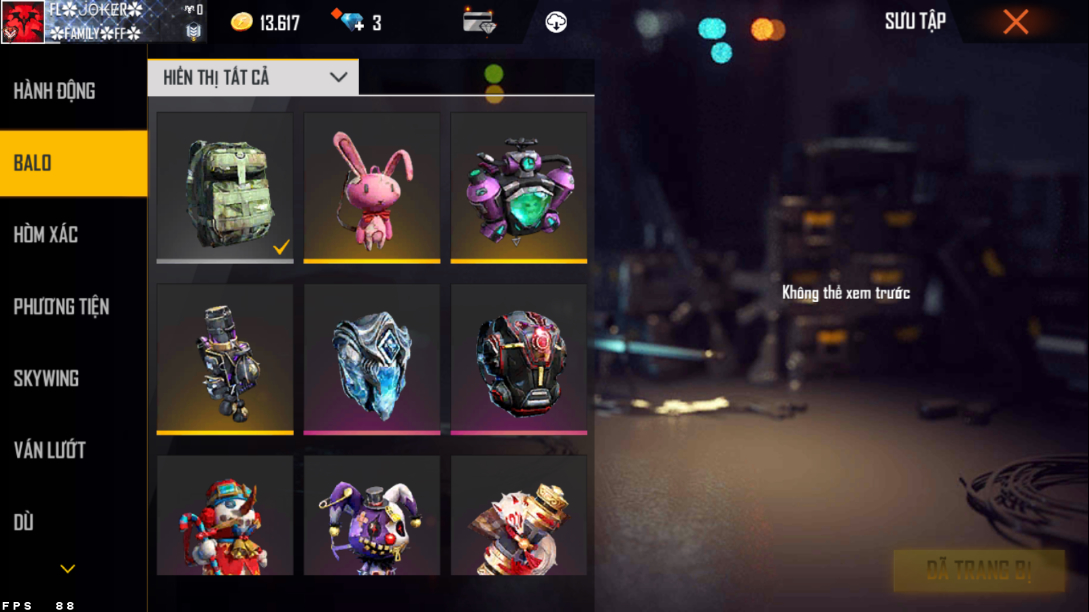Switch to the SKYWING tab
This screenshot has height=612, width=1089.
click(x=46, y=379)
